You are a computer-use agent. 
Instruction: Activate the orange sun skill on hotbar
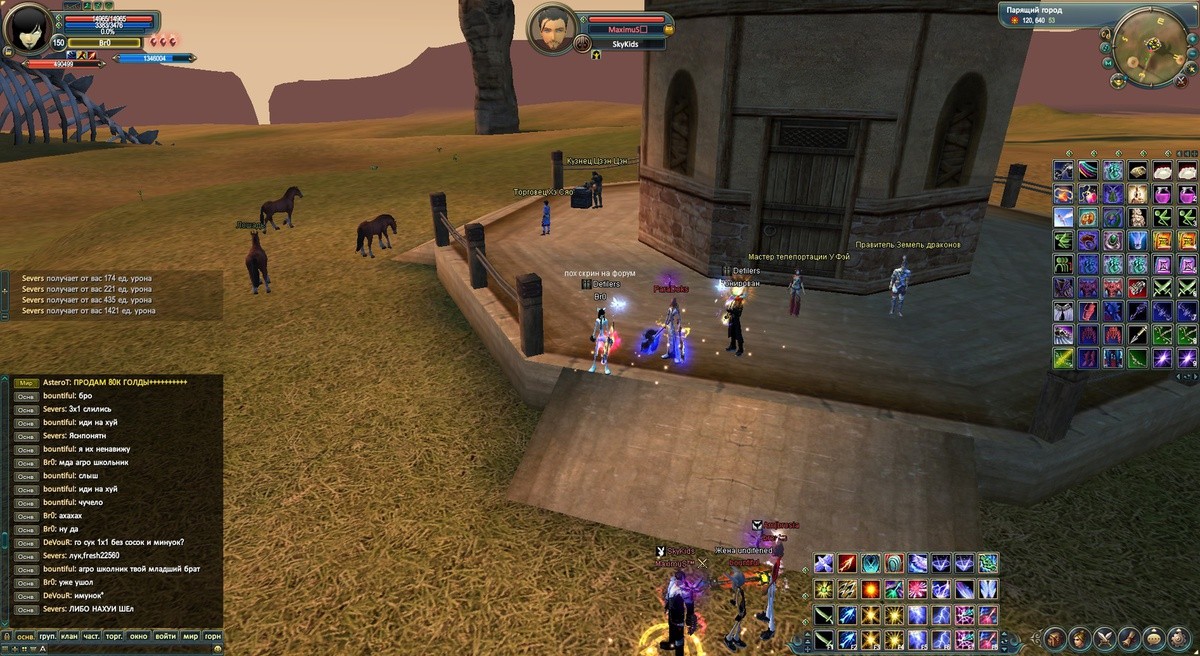871,589
